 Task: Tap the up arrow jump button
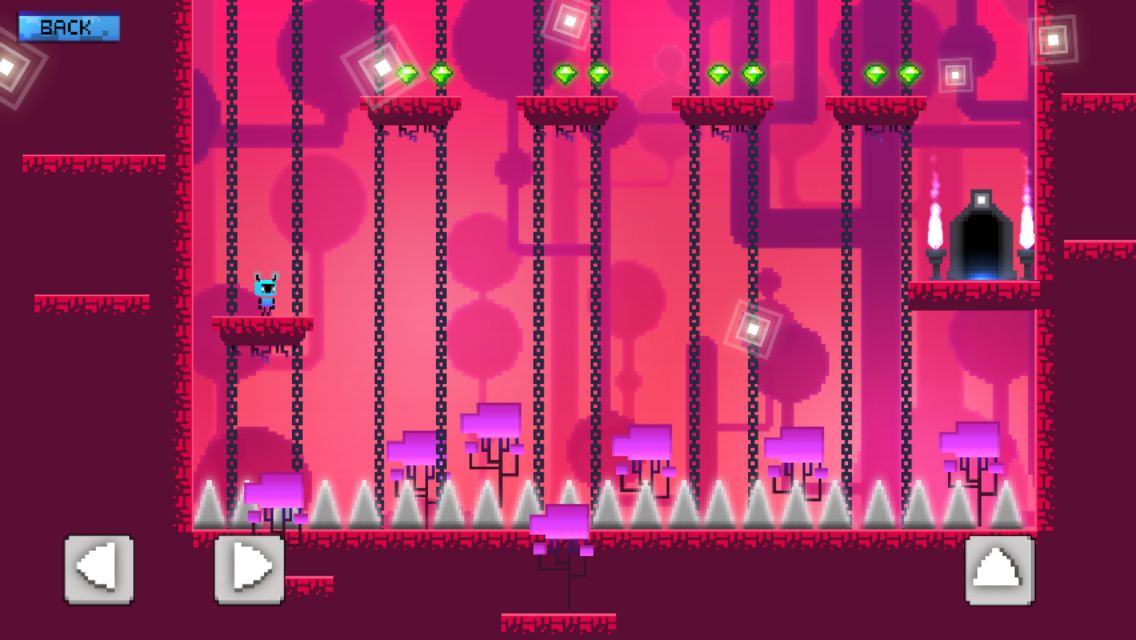point(999,569)
